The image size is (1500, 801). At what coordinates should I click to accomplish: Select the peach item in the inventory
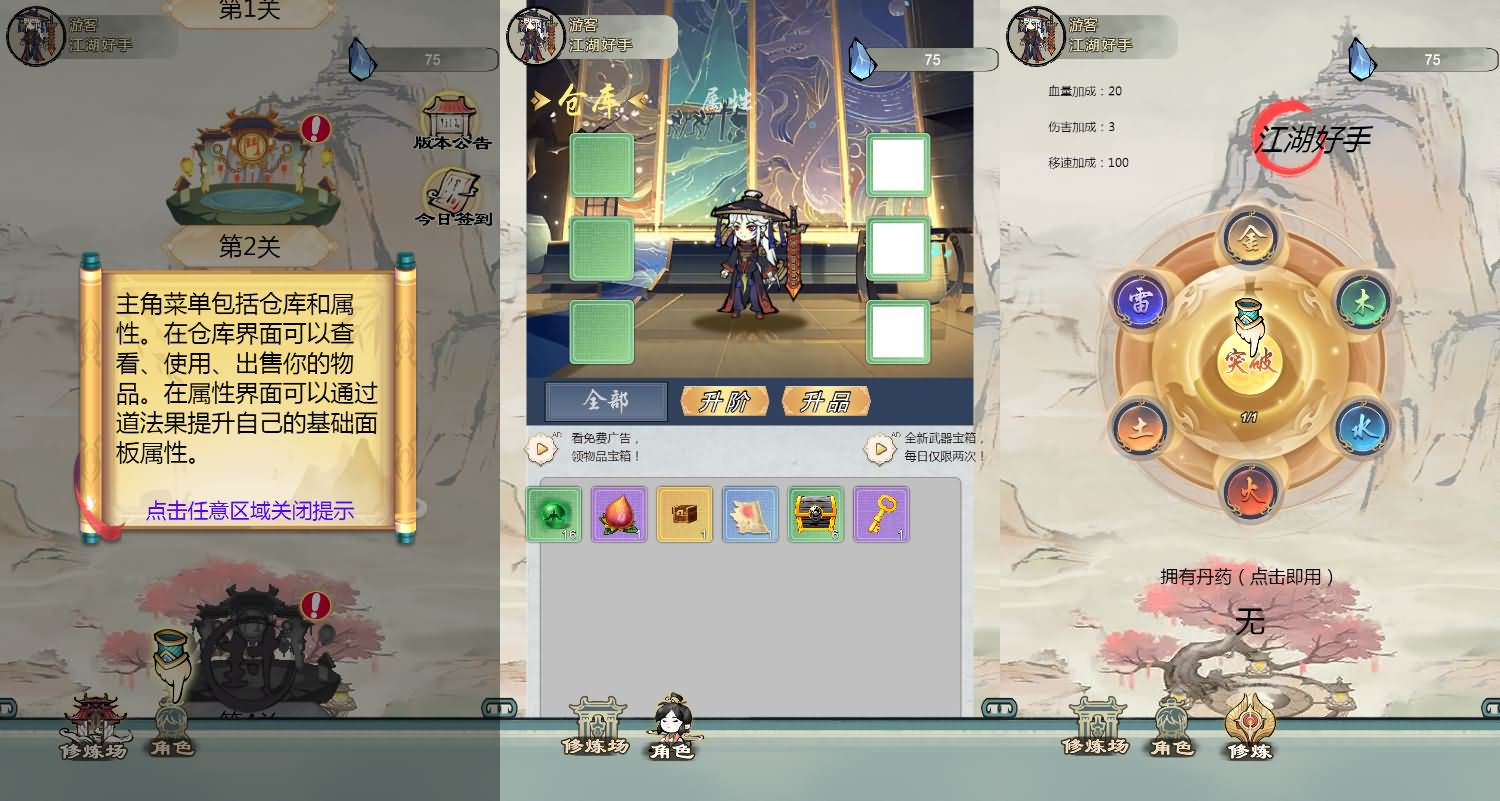[619, 515]
